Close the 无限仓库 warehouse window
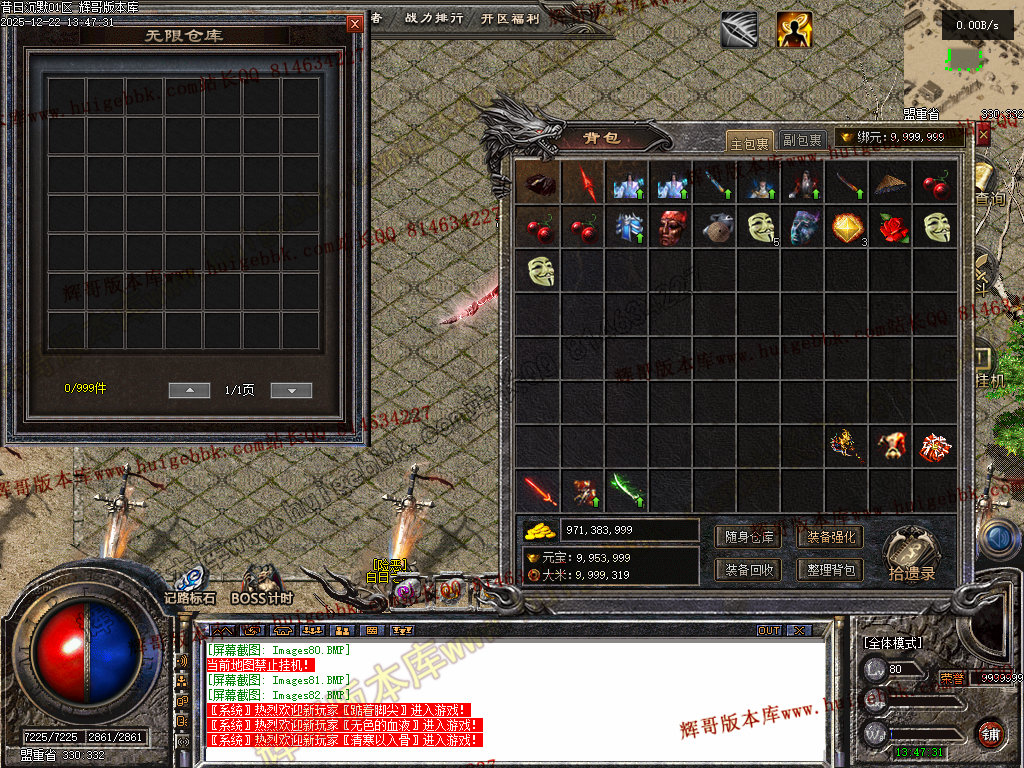1024x768 pixels. [355, 24]
